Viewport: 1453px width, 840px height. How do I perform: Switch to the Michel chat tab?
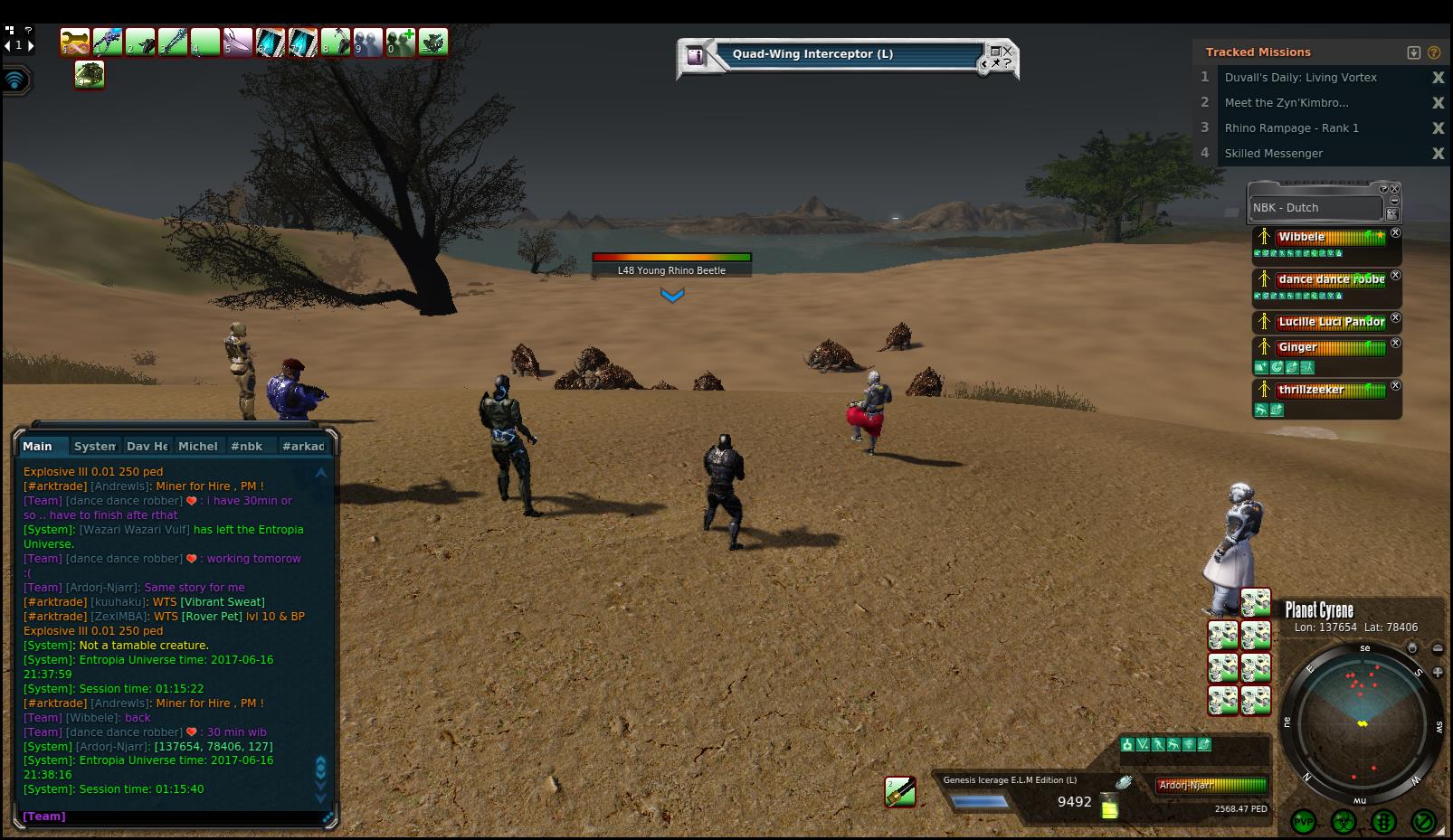(x=197, y=447)
